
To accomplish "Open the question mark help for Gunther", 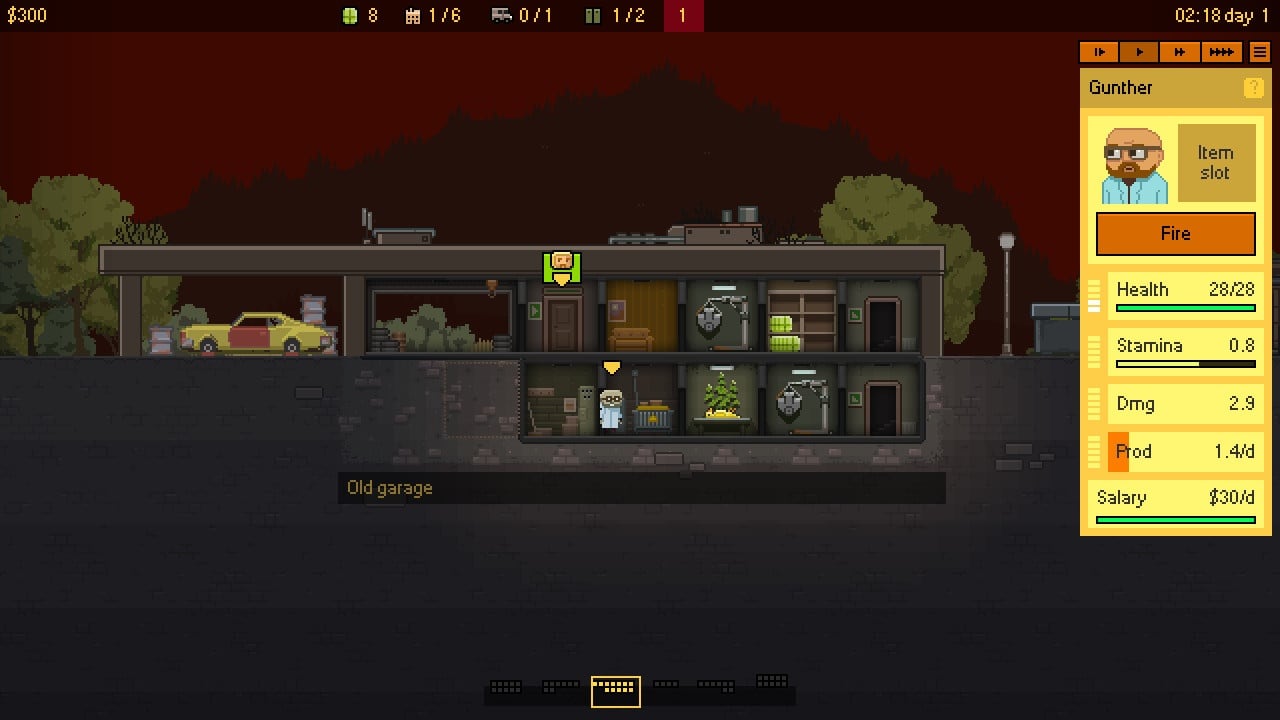I will click(1253, 88).
